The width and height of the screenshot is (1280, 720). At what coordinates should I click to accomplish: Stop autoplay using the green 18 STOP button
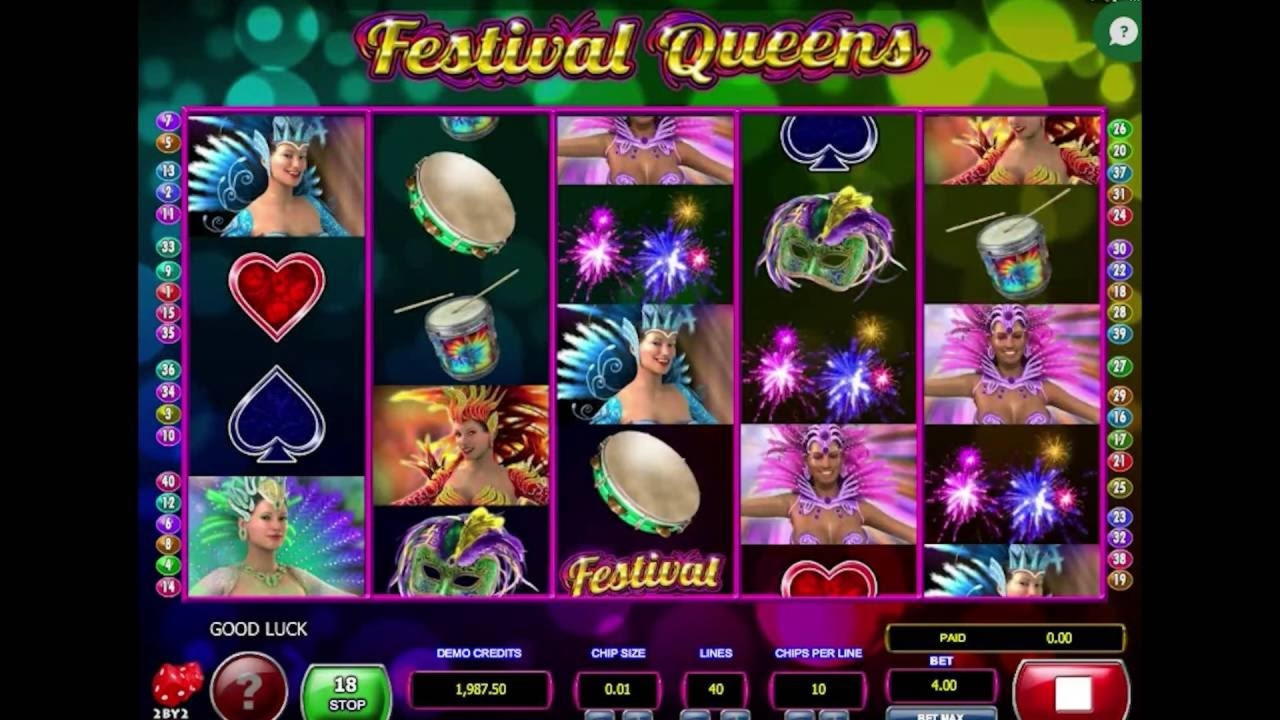[345, 692]
